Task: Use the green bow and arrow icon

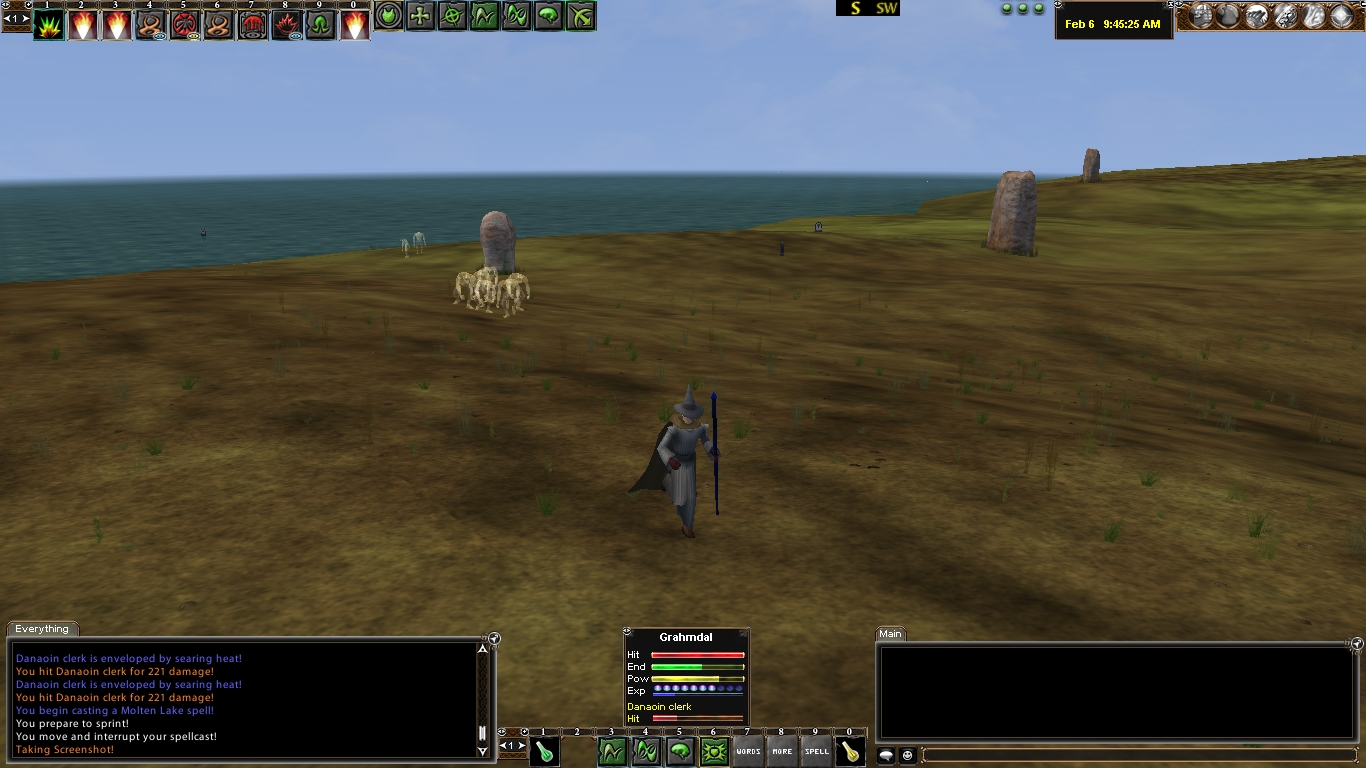Action: click(581, 16)
